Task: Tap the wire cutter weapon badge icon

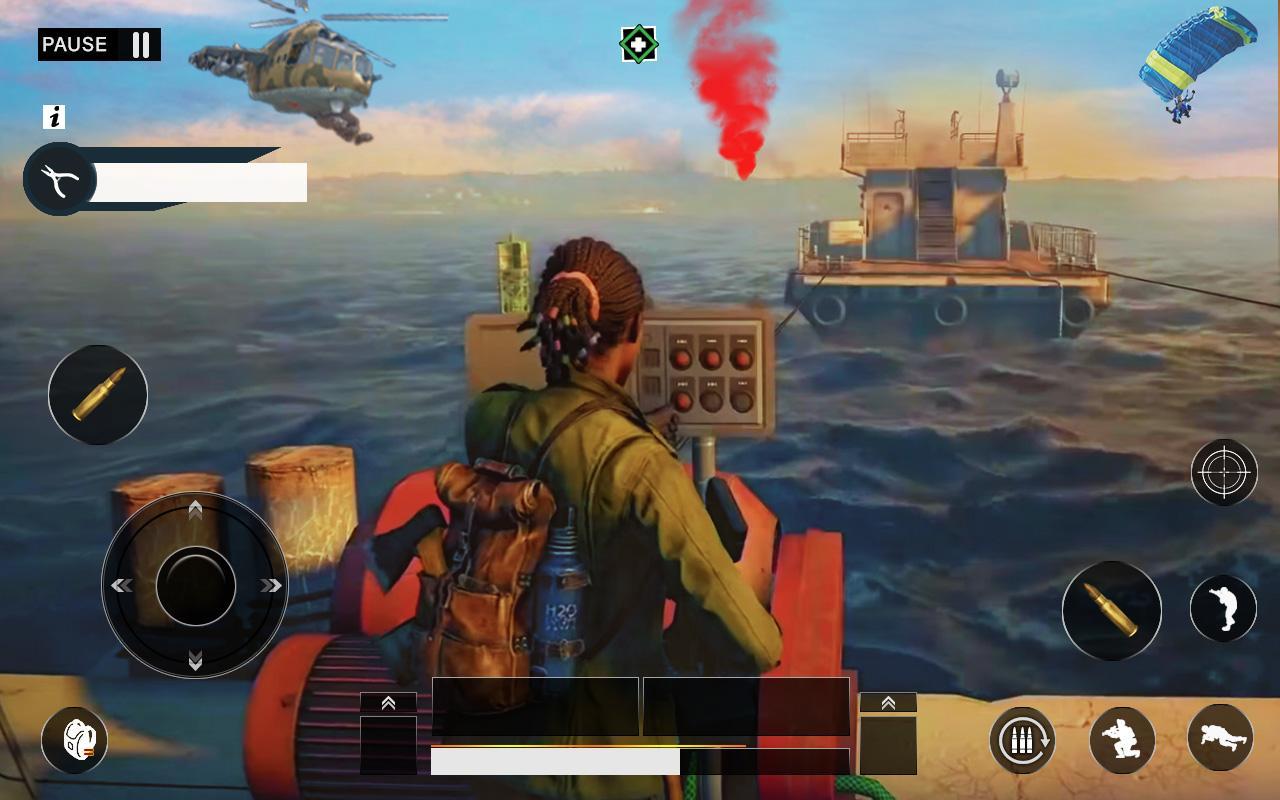Action: [x=58, y=180]
